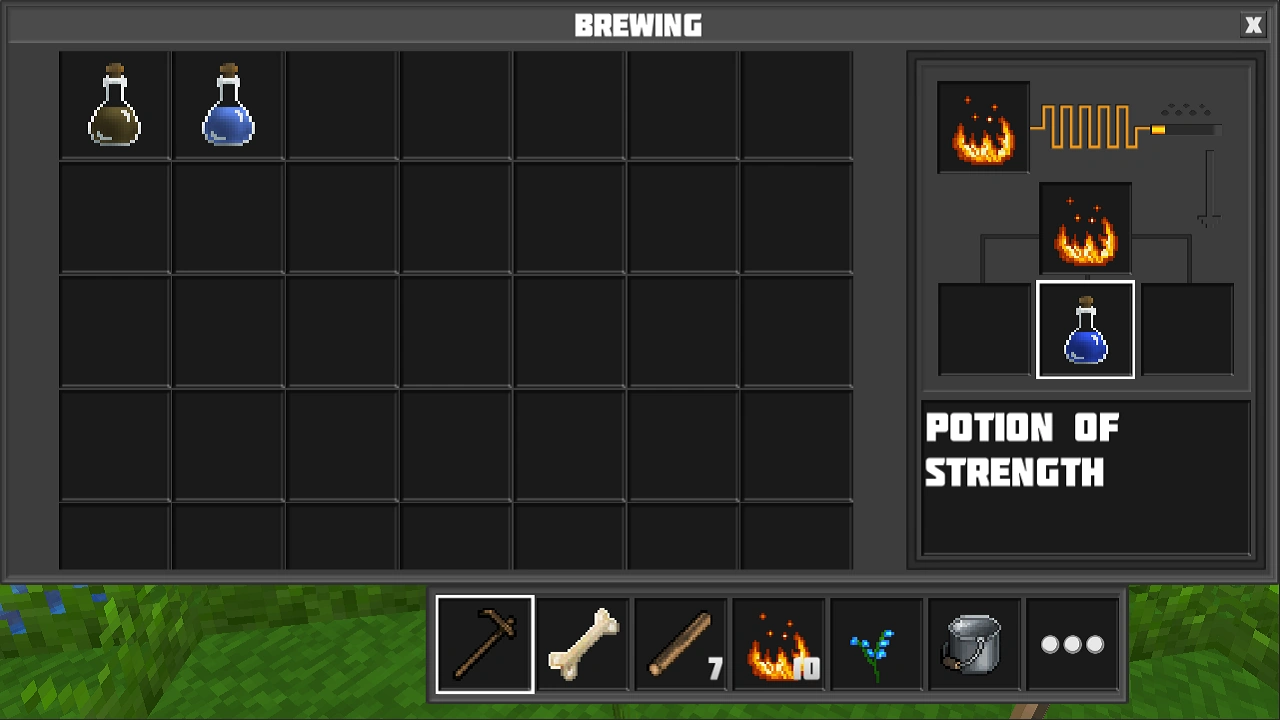
Task: Close the Brewing window
Action: [x=1253, y=24]
